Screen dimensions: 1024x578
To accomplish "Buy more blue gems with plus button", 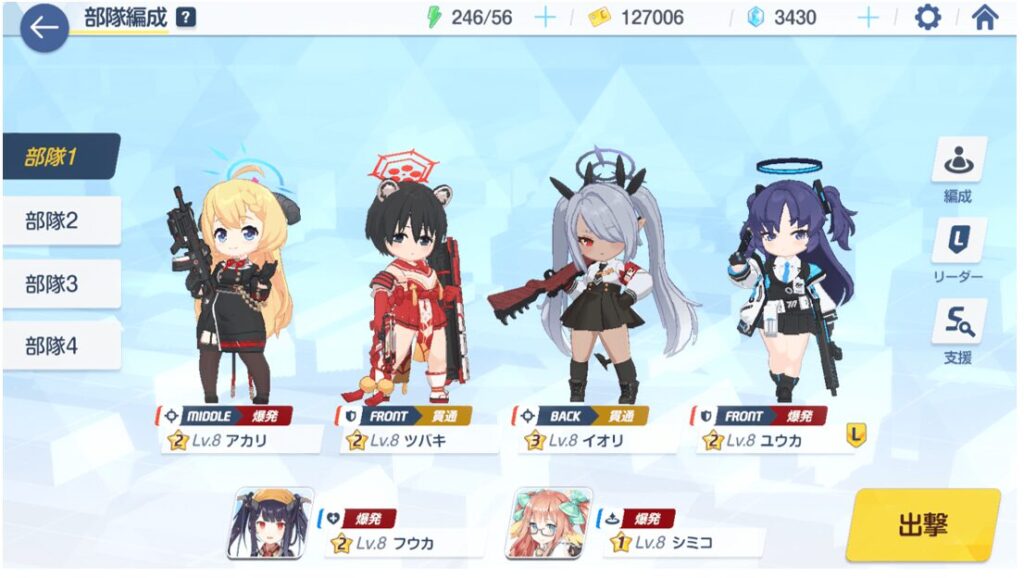I will [868, 18].
